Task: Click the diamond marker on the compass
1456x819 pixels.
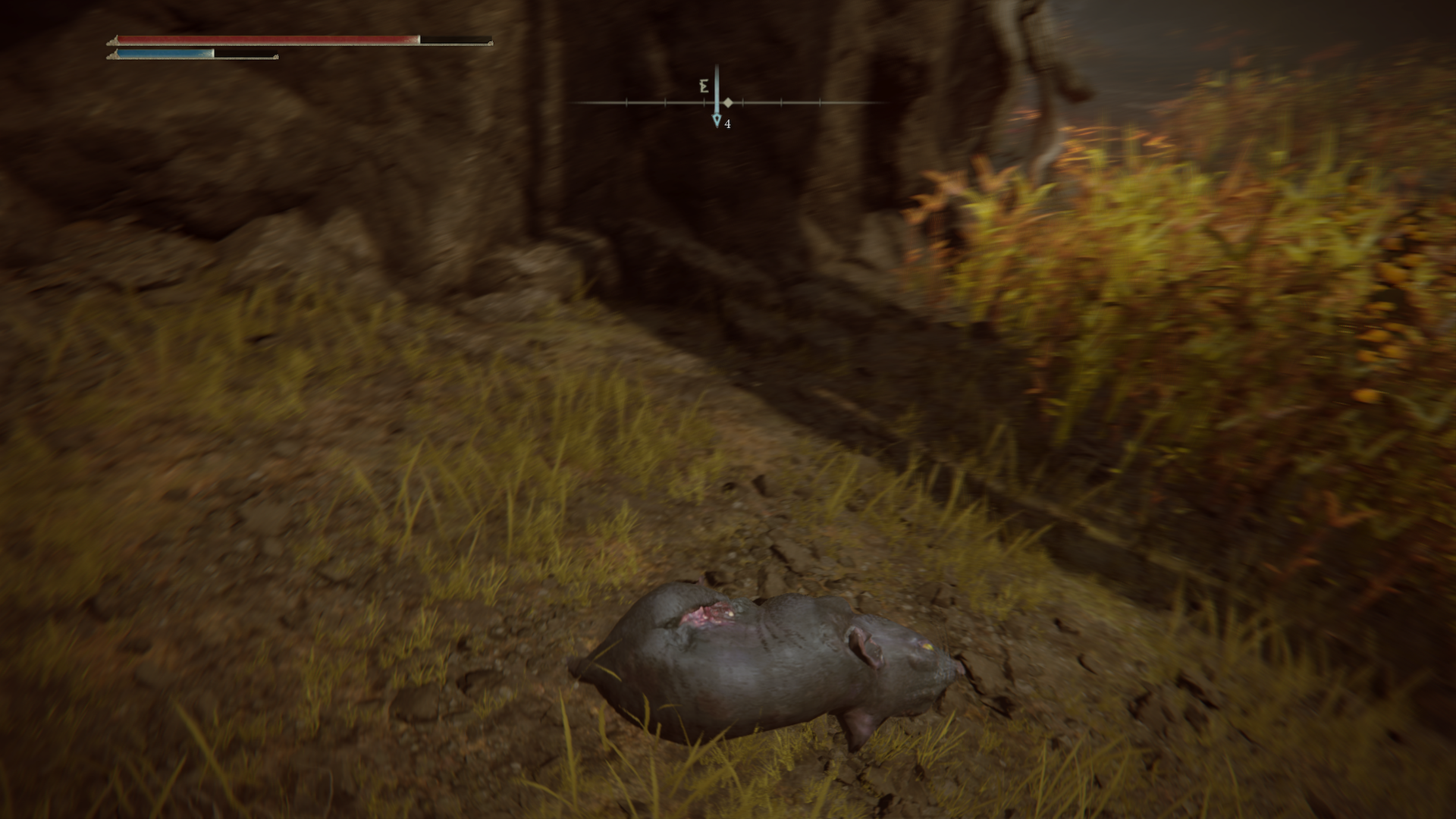Action: pyautogui.click(x=728, y=102)
